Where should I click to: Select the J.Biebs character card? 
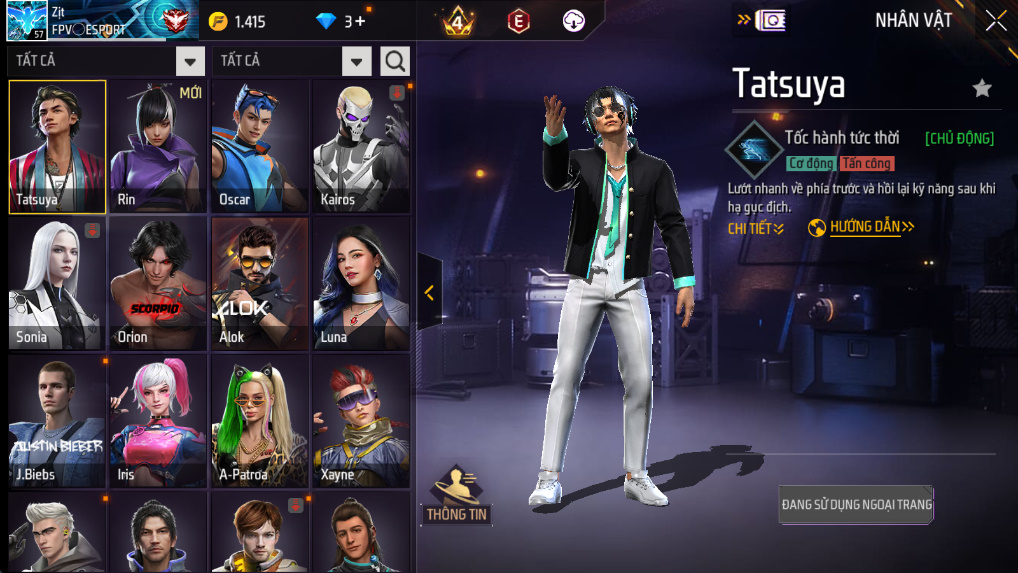coord(57,421)
